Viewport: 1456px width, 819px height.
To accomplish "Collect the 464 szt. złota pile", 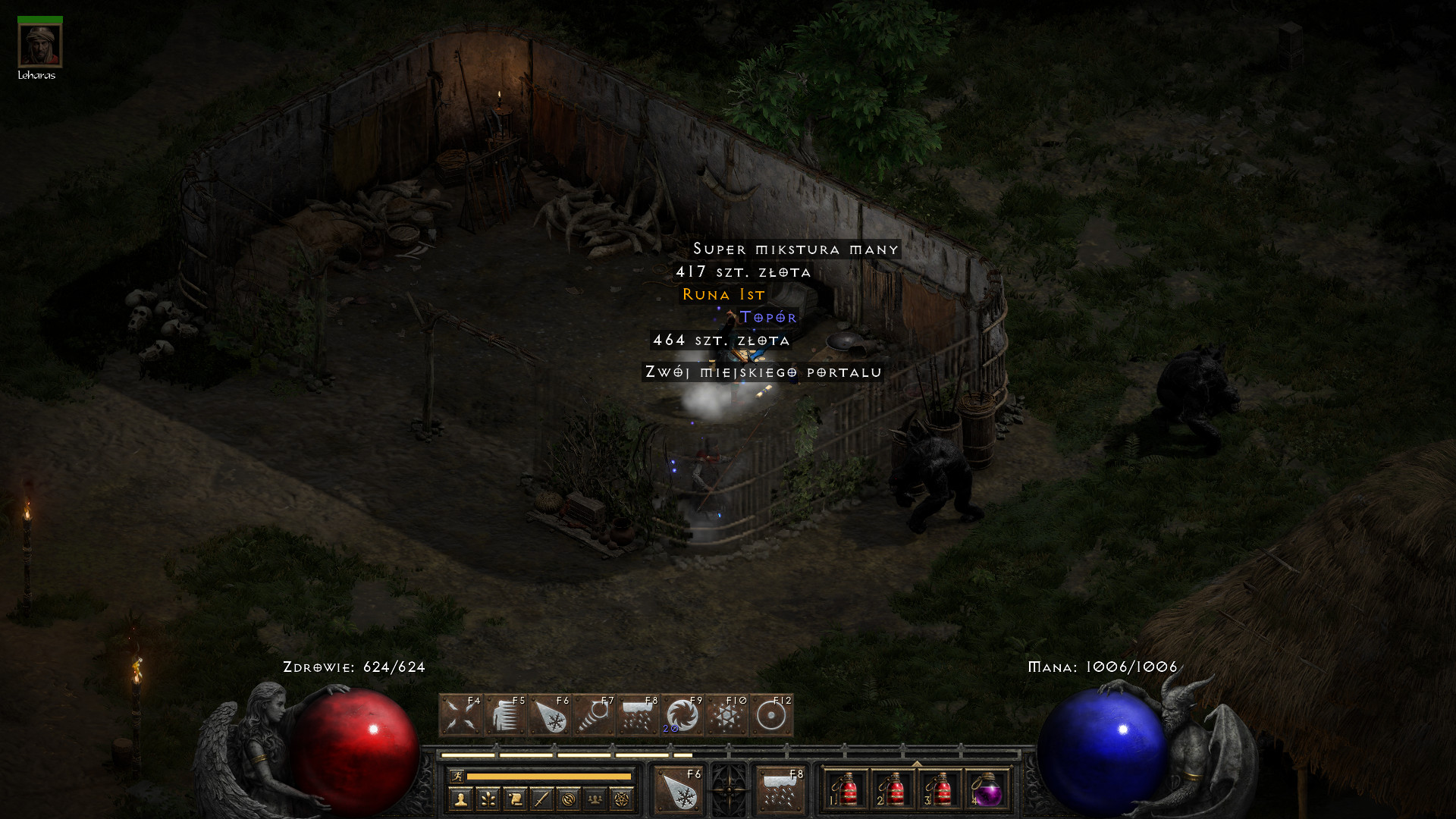I will (721, 340).
